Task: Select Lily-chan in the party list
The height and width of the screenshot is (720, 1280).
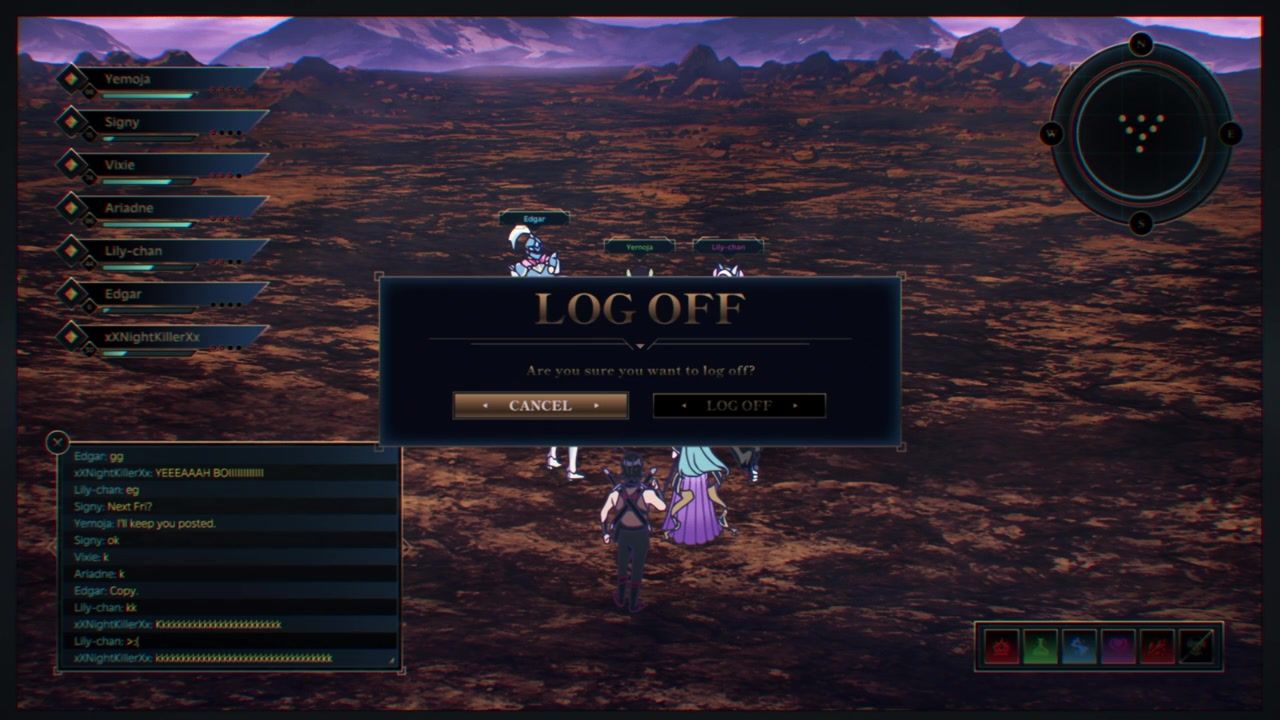Action: (160, 251)
